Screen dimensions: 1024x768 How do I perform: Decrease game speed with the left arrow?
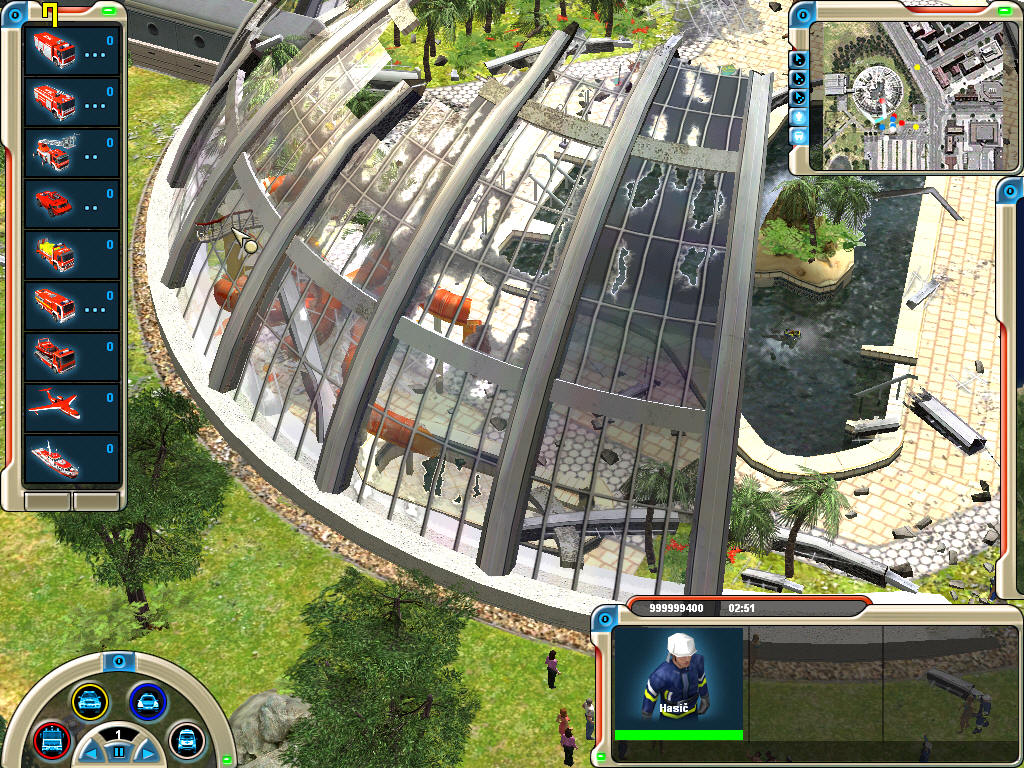tap(90, 752)
